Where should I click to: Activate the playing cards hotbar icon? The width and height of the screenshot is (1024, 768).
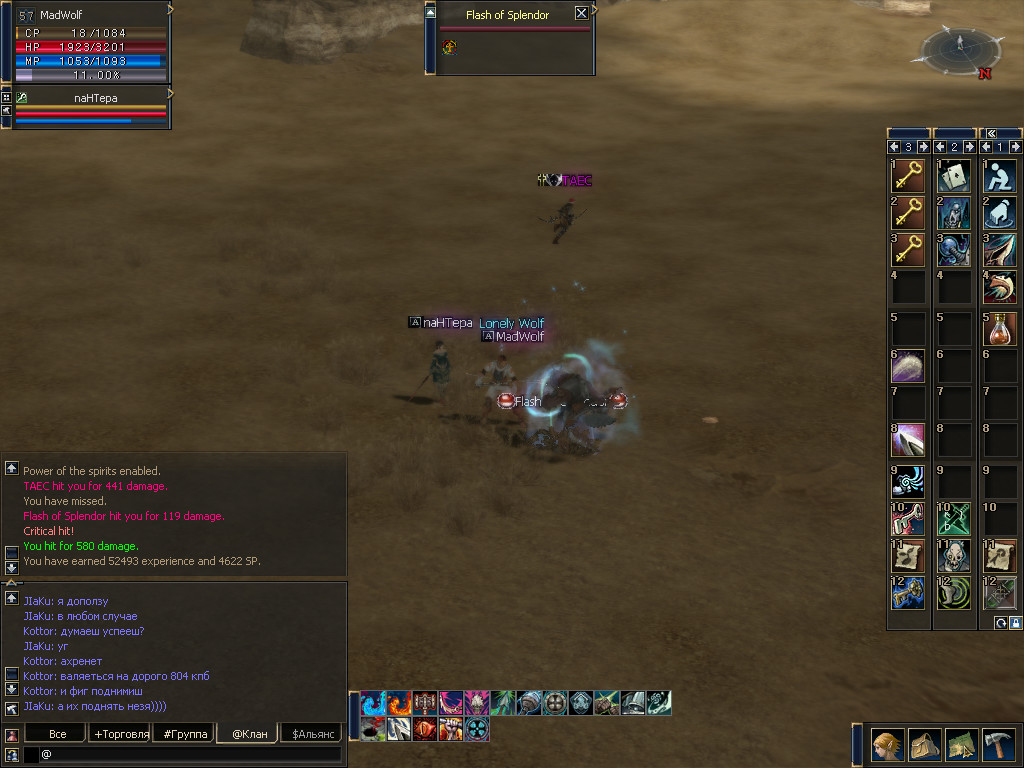click(953, 176)
